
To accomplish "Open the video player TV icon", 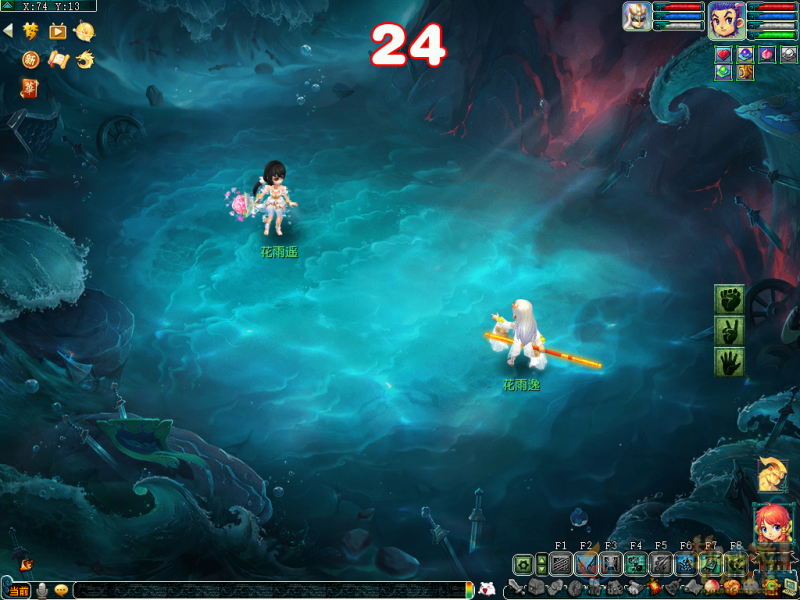I will (x=57, y=31).
